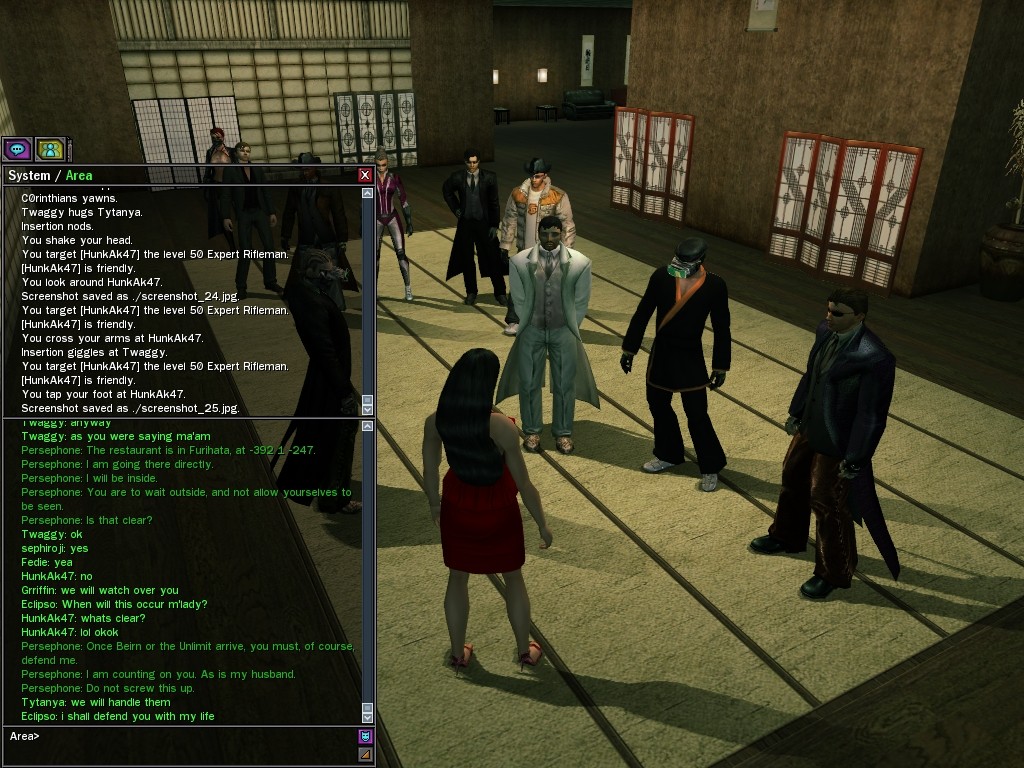1024x768 pixels.
Task: Select the System label in chat title
Action: (x=29, y=176)
